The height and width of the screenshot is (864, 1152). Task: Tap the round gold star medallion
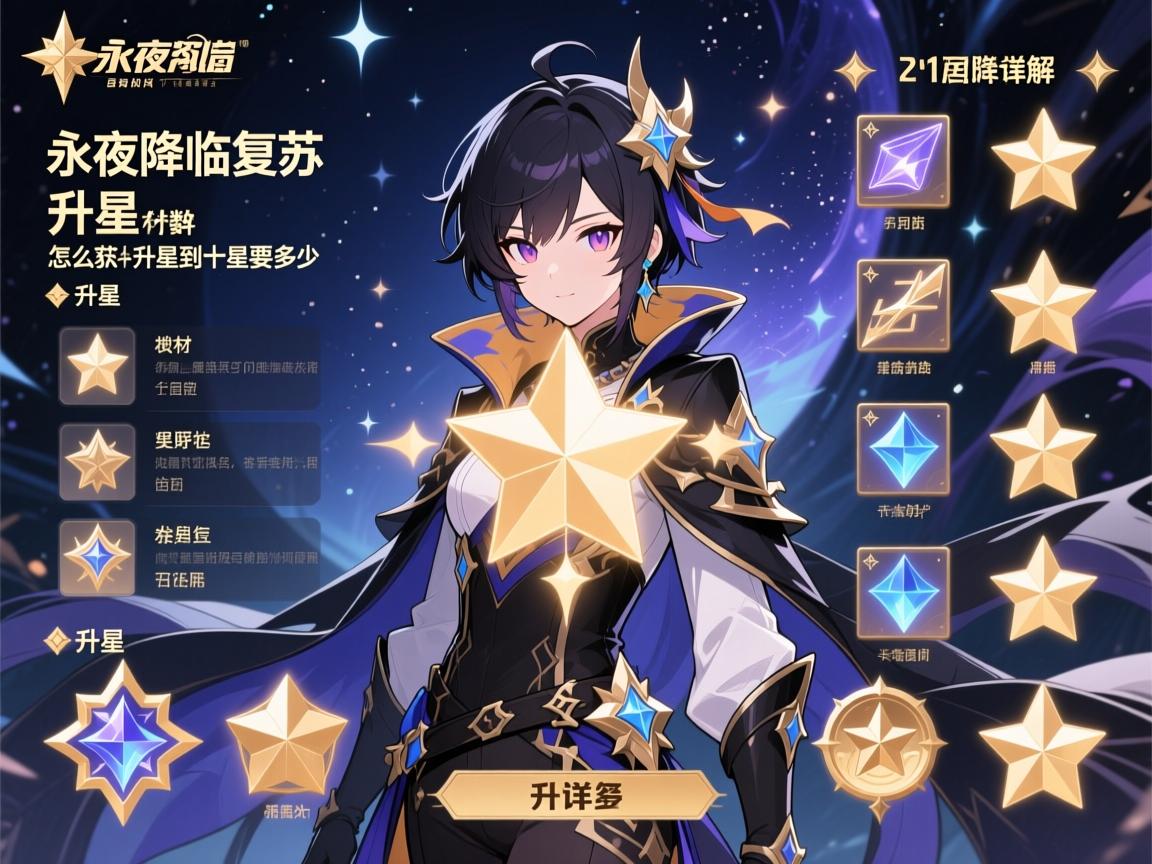pos(879,741)
